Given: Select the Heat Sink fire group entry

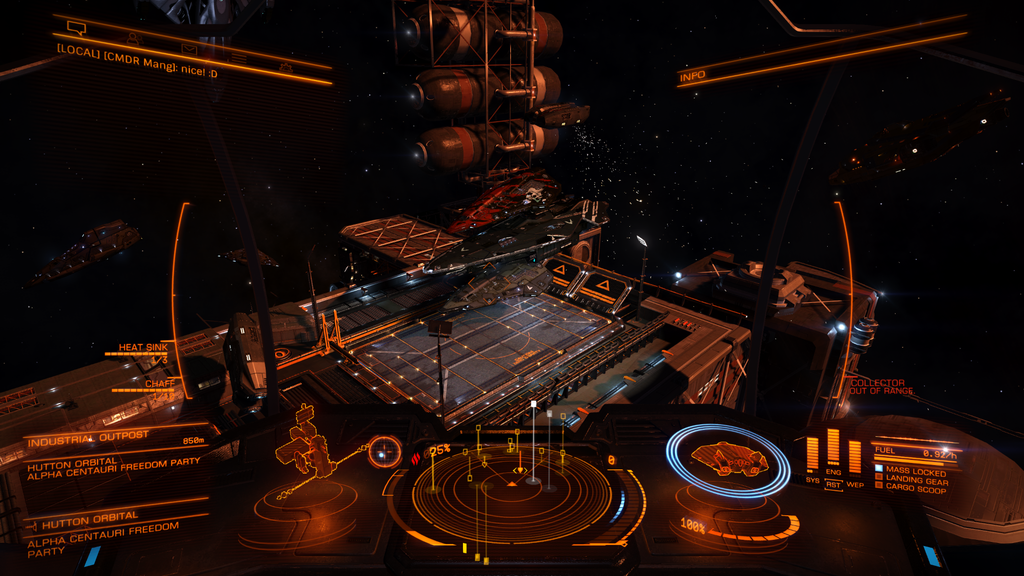Looking at the screenshot, I should (x=143, y=348).
